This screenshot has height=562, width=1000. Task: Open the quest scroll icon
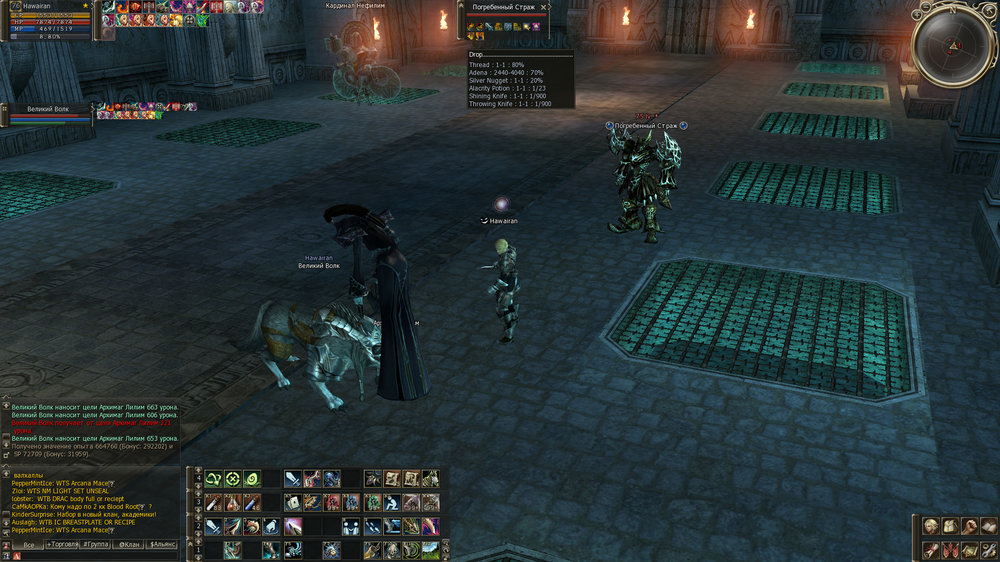[x=930, y=549]
